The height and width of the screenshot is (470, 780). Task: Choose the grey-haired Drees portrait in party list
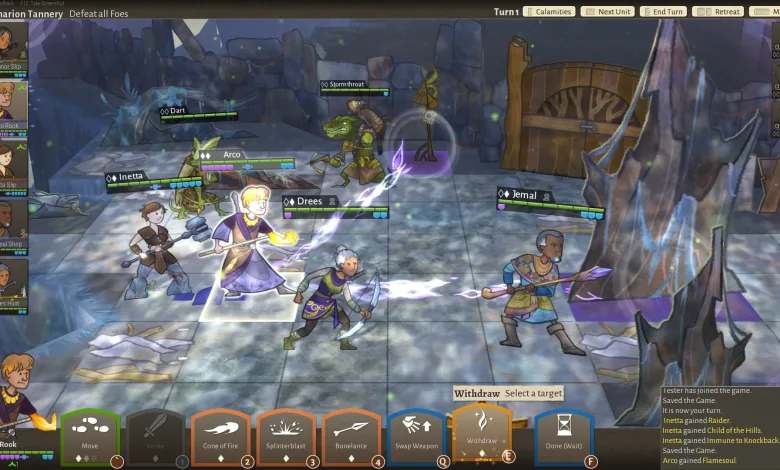click(x=10, y=276)
